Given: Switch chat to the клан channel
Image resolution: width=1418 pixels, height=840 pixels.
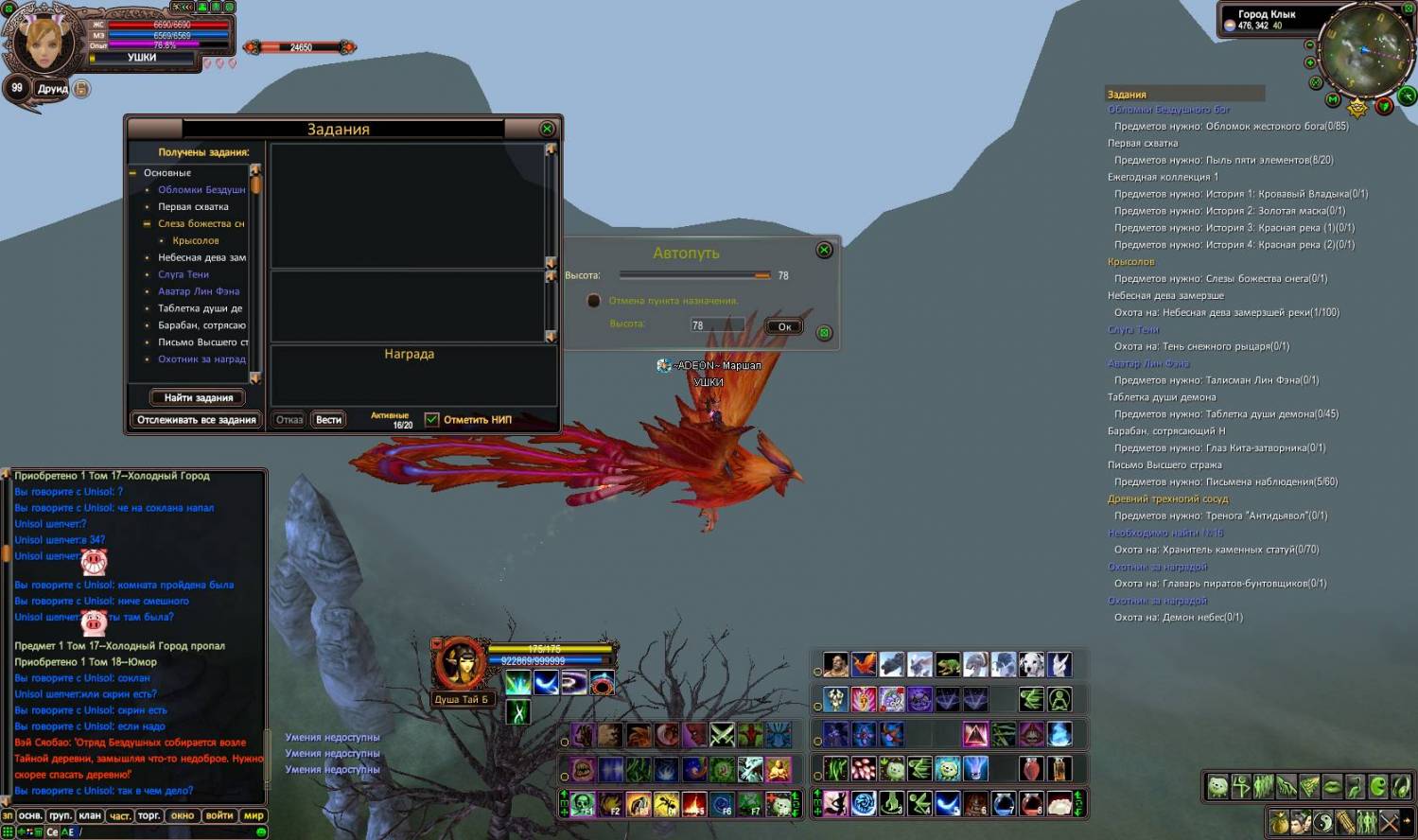Looking at the screenshot, I should (90, 815).
